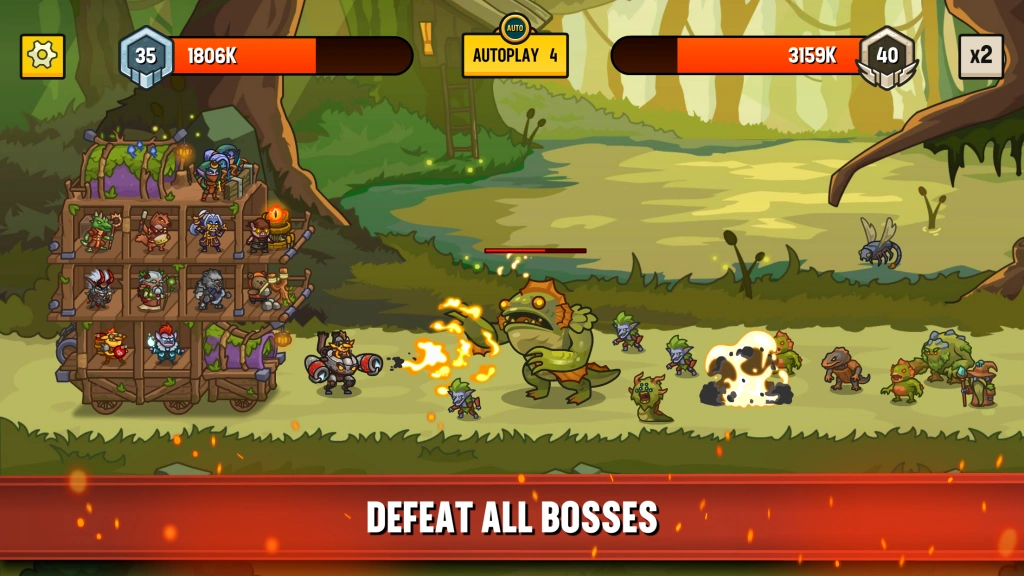Image resolution: width=1024 pixels, height=576 pixels.
Task: Change the x2 game speed
Action: [x=980, y=56]
